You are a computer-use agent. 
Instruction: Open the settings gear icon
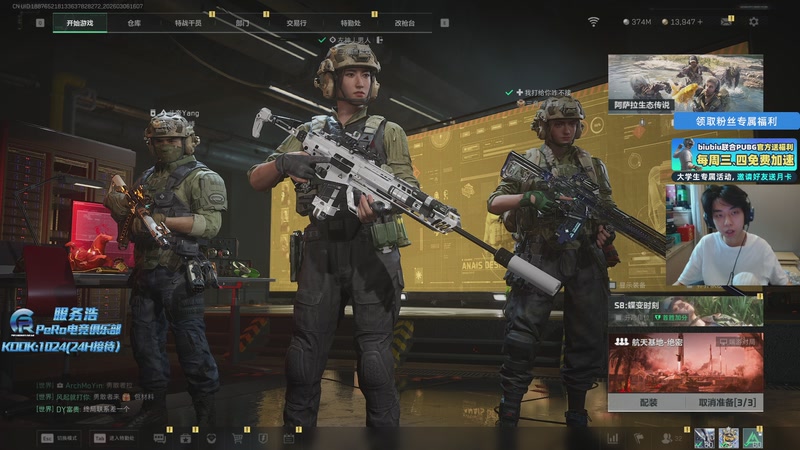coord(754,22)
